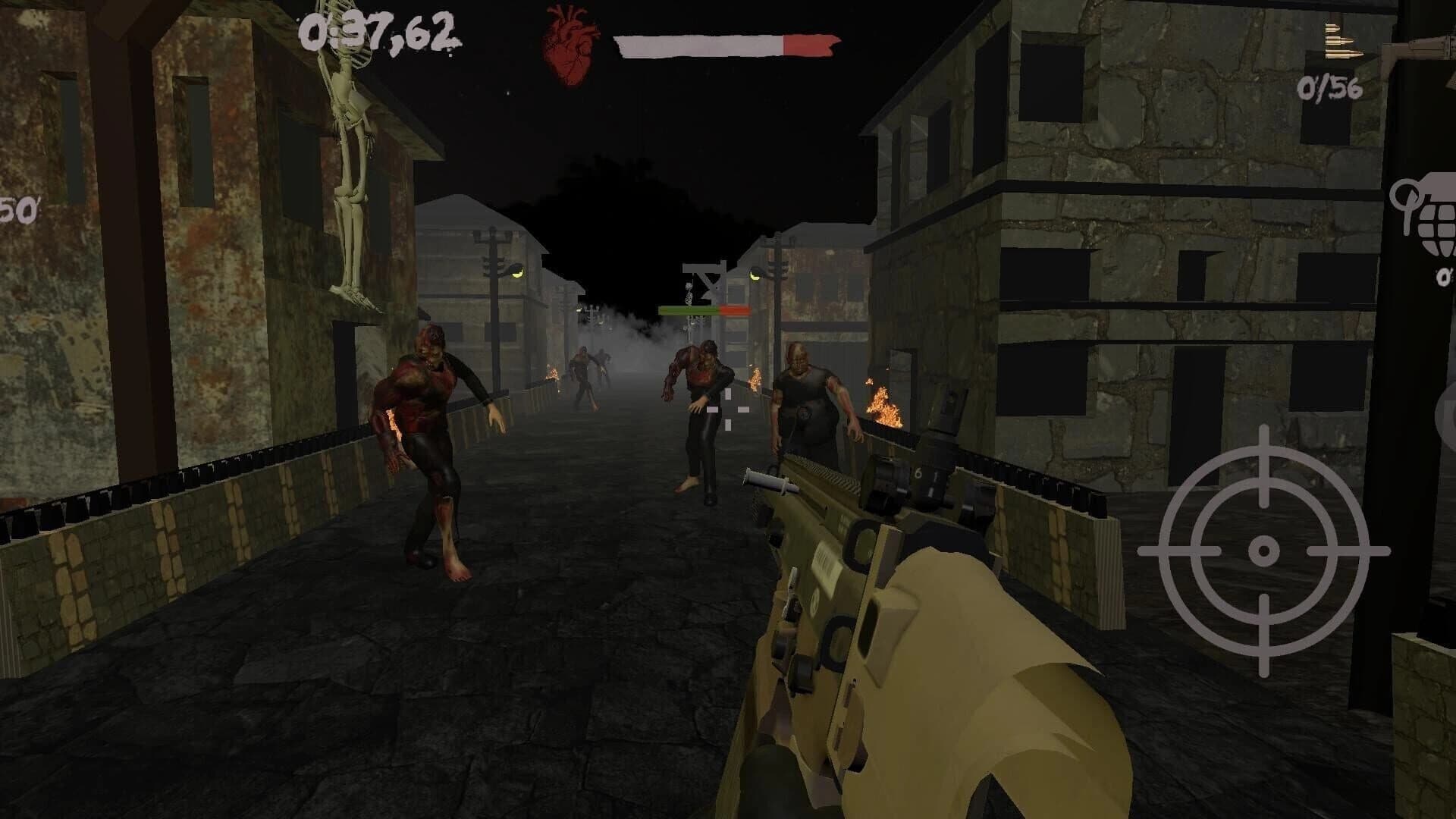Click the 0/56 ammo counter to reload
The width and height of the screenshot is (1456, 819).
[x=1332, y=89]
